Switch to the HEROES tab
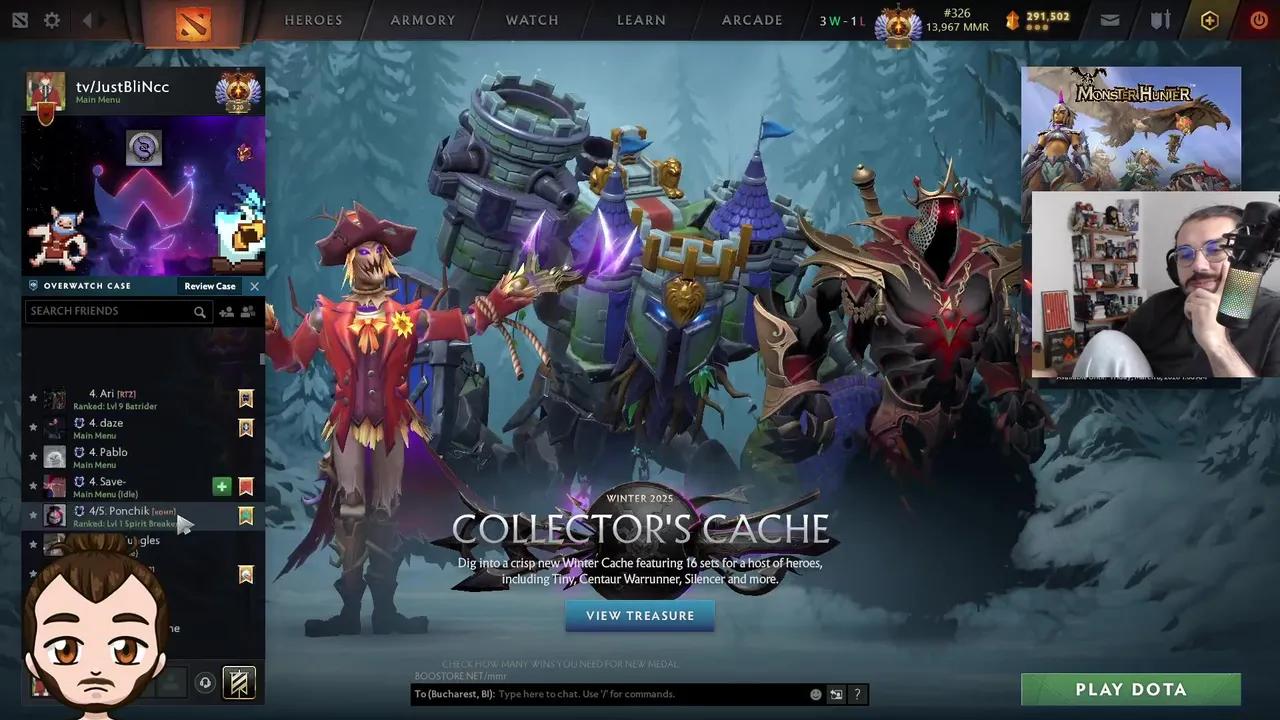 point(313,19)
